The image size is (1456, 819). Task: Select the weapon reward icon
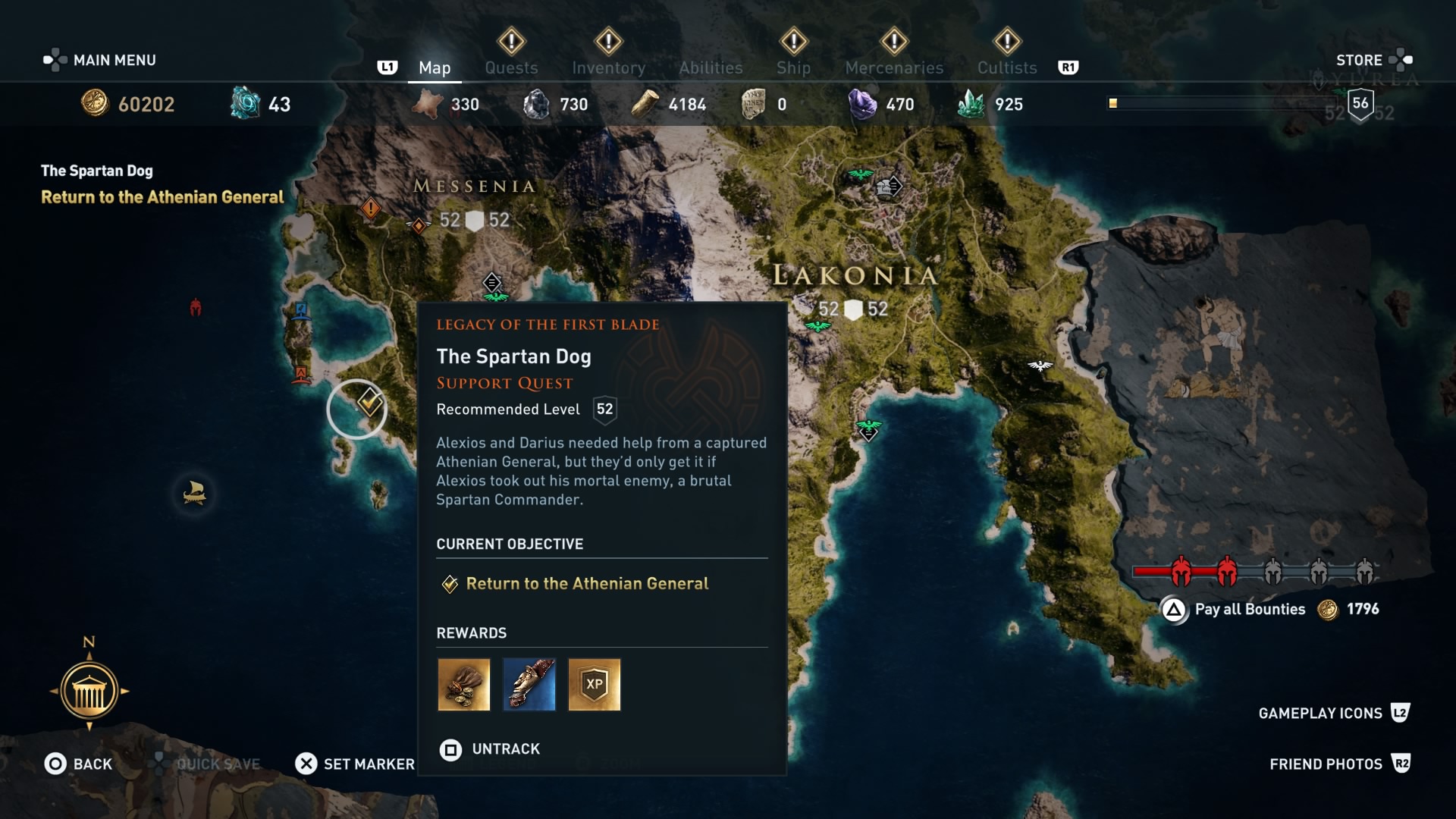[x=529, y=685]
